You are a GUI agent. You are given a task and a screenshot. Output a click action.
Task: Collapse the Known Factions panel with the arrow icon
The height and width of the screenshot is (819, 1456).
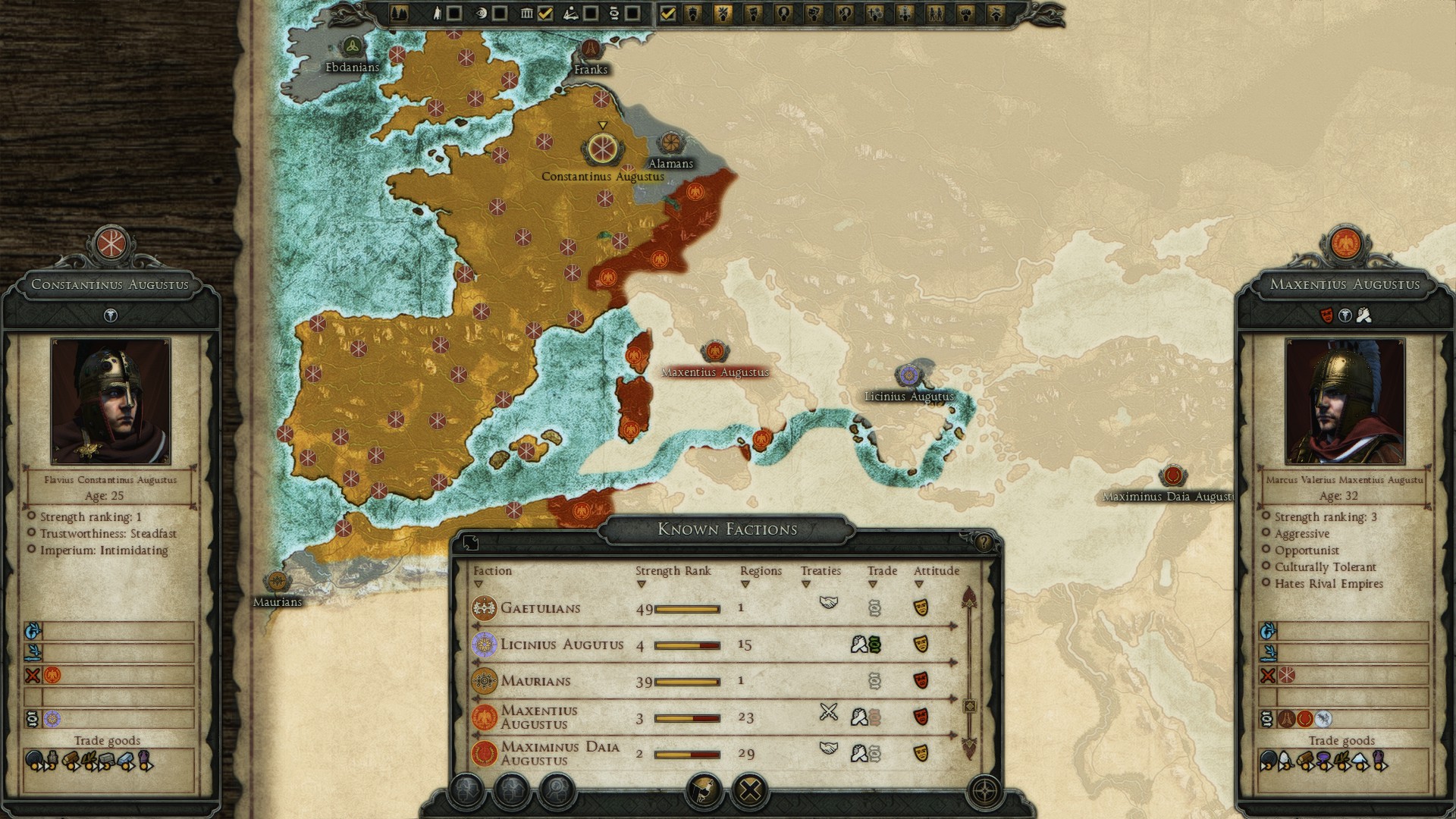[470, 542]
